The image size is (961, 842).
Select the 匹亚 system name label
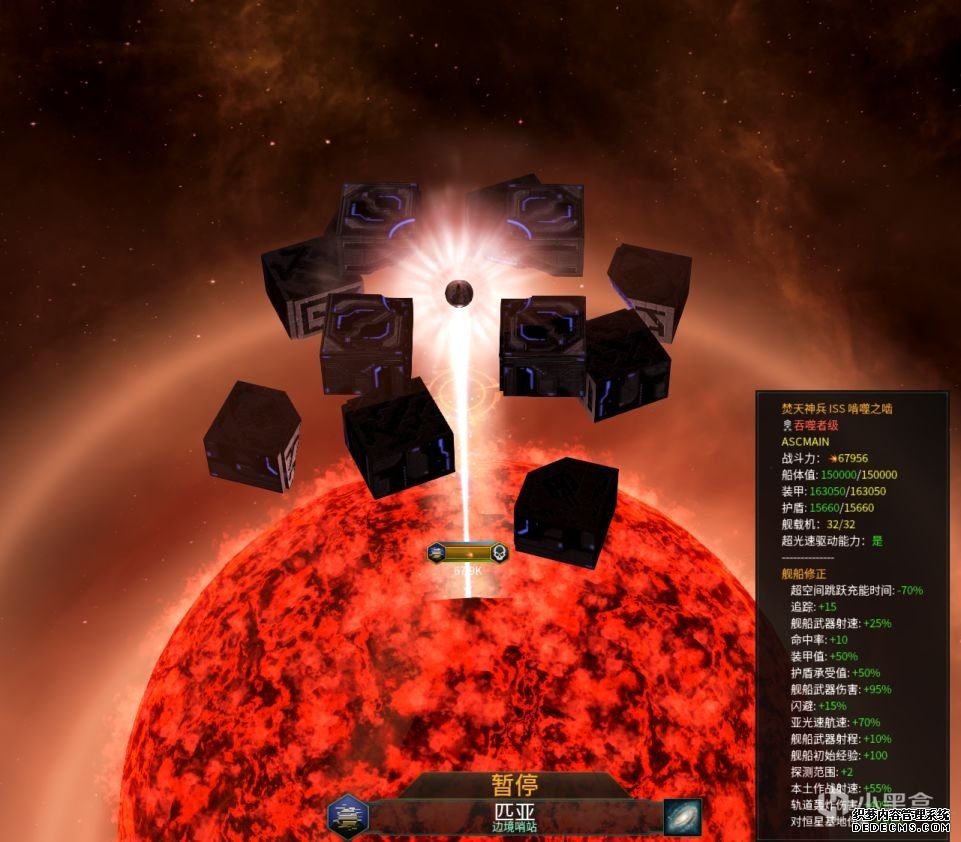pyautogui.click(x=515, y=811)
